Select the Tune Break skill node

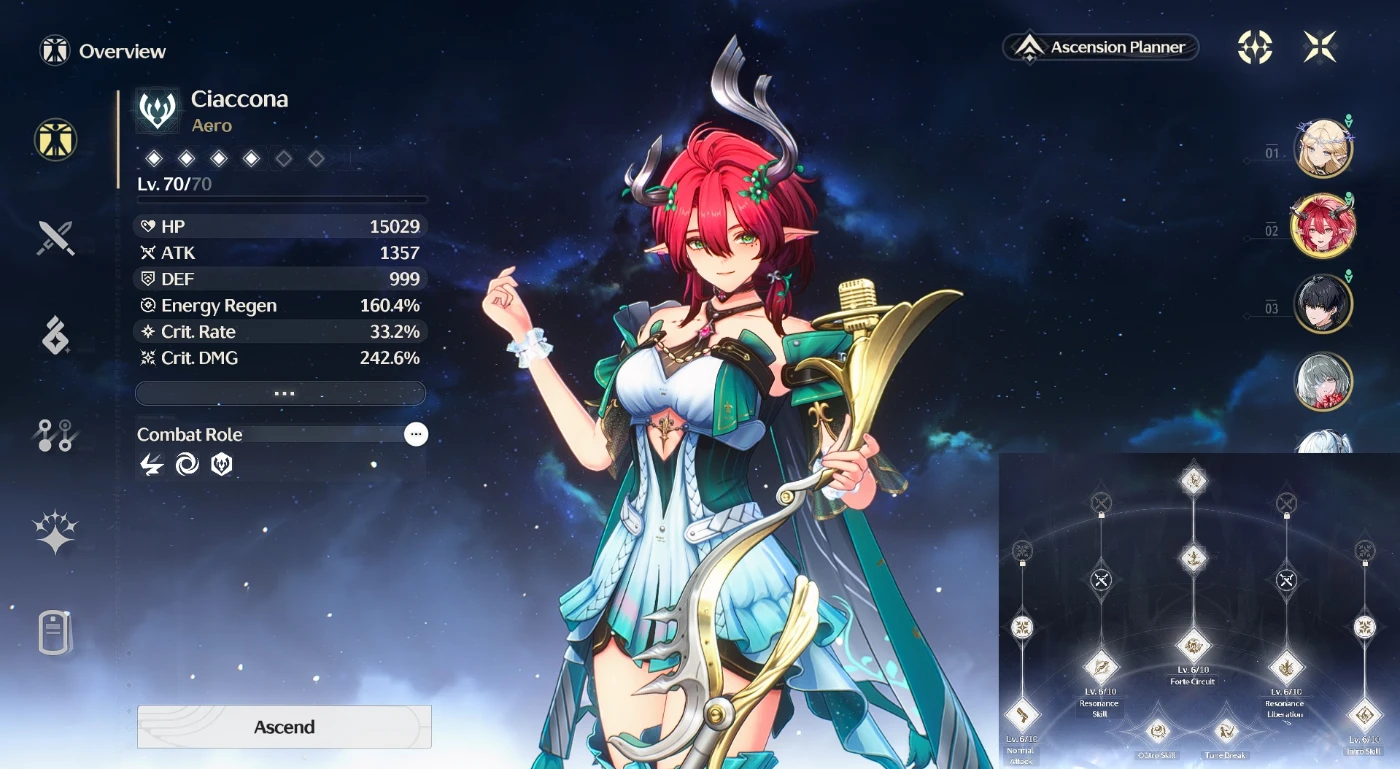1226,732
